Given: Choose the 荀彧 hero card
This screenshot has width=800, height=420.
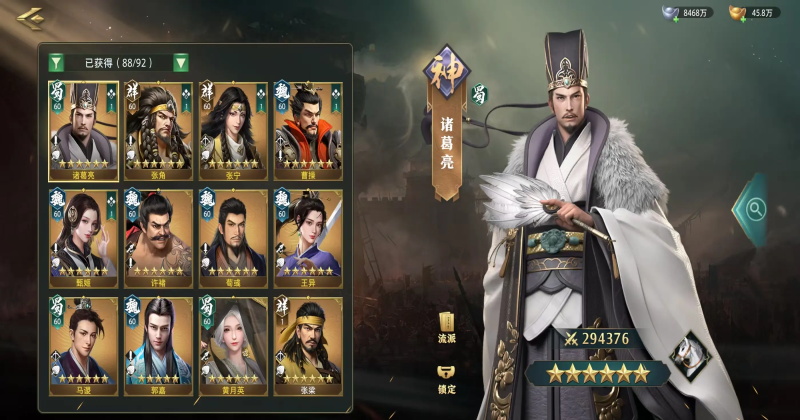Looking at the screenshot, I should tap(233, 237).
